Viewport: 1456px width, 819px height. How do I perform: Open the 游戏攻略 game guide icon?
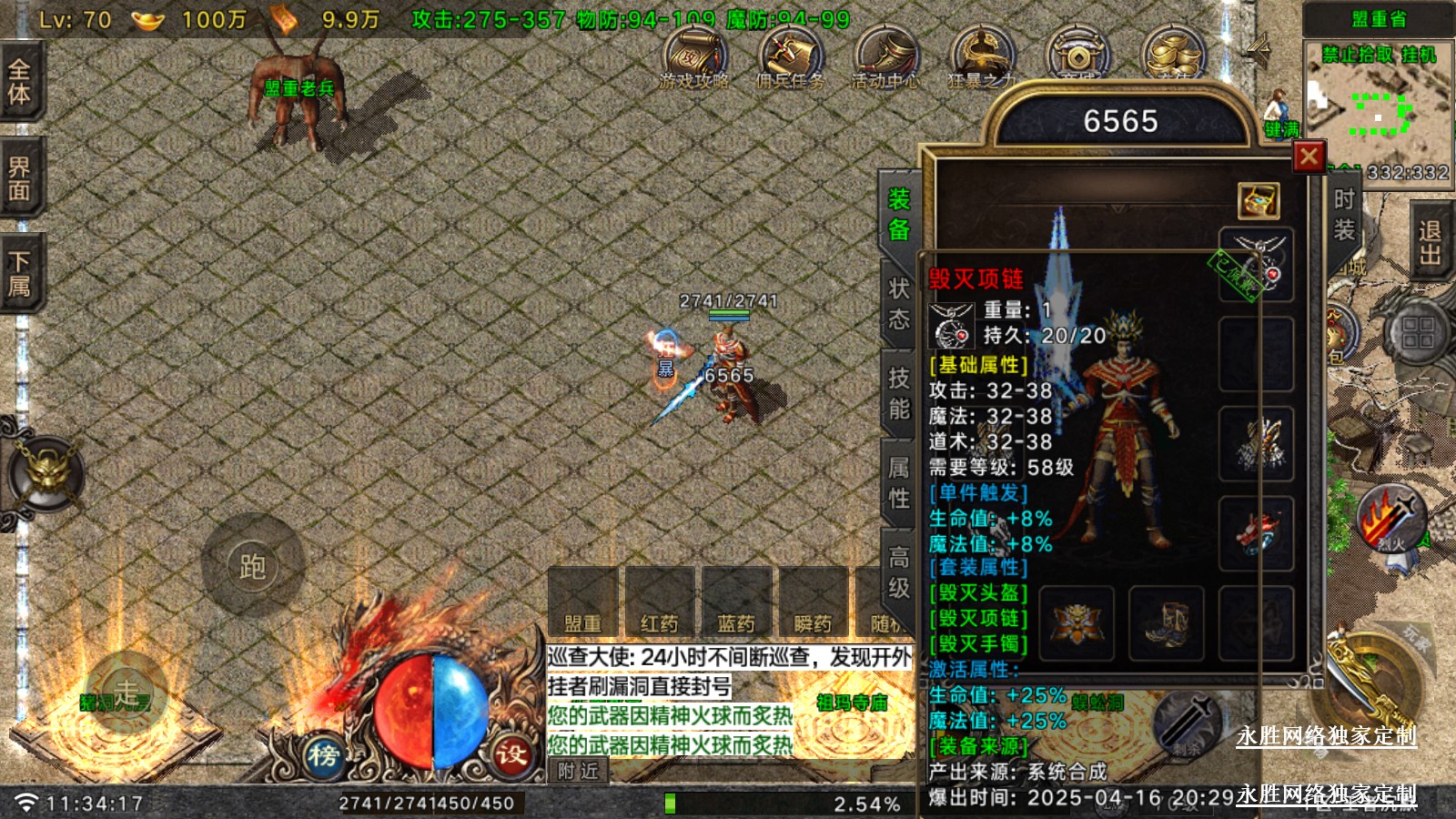pyautogui.click(x=694, y=60)
